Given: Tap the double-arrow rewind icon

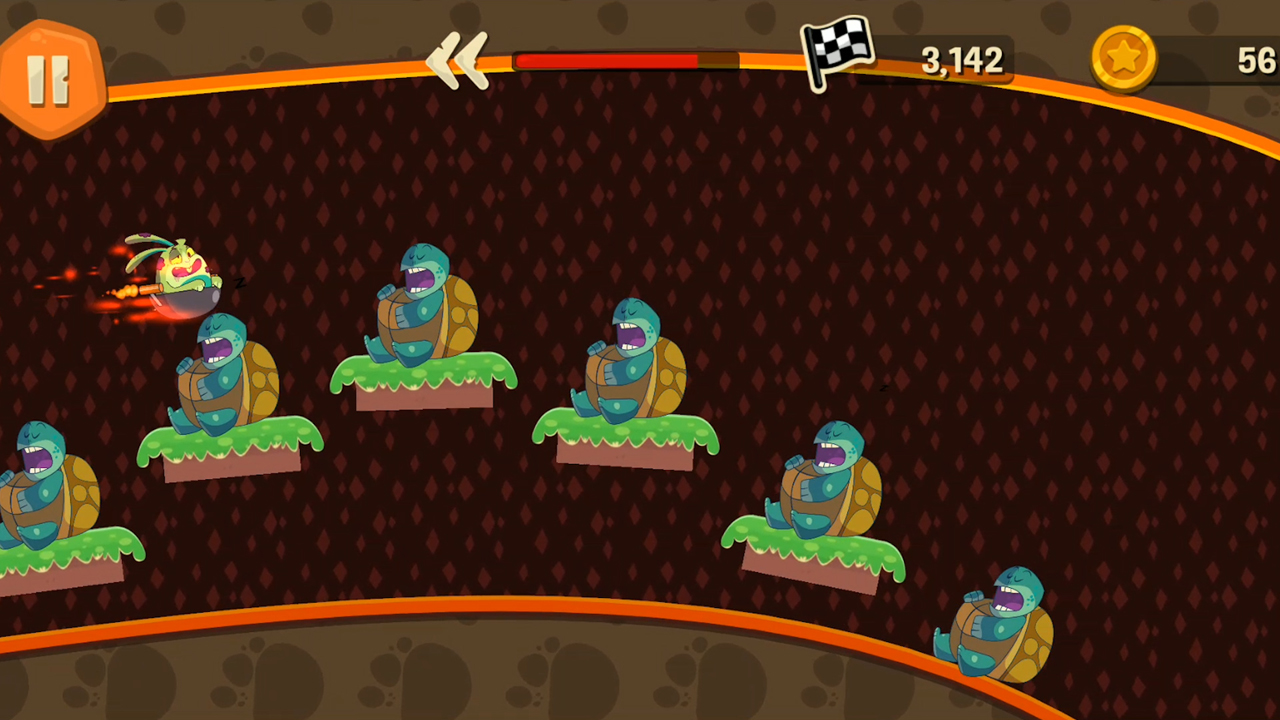Looking at the screenshot, I should (458, 62).
